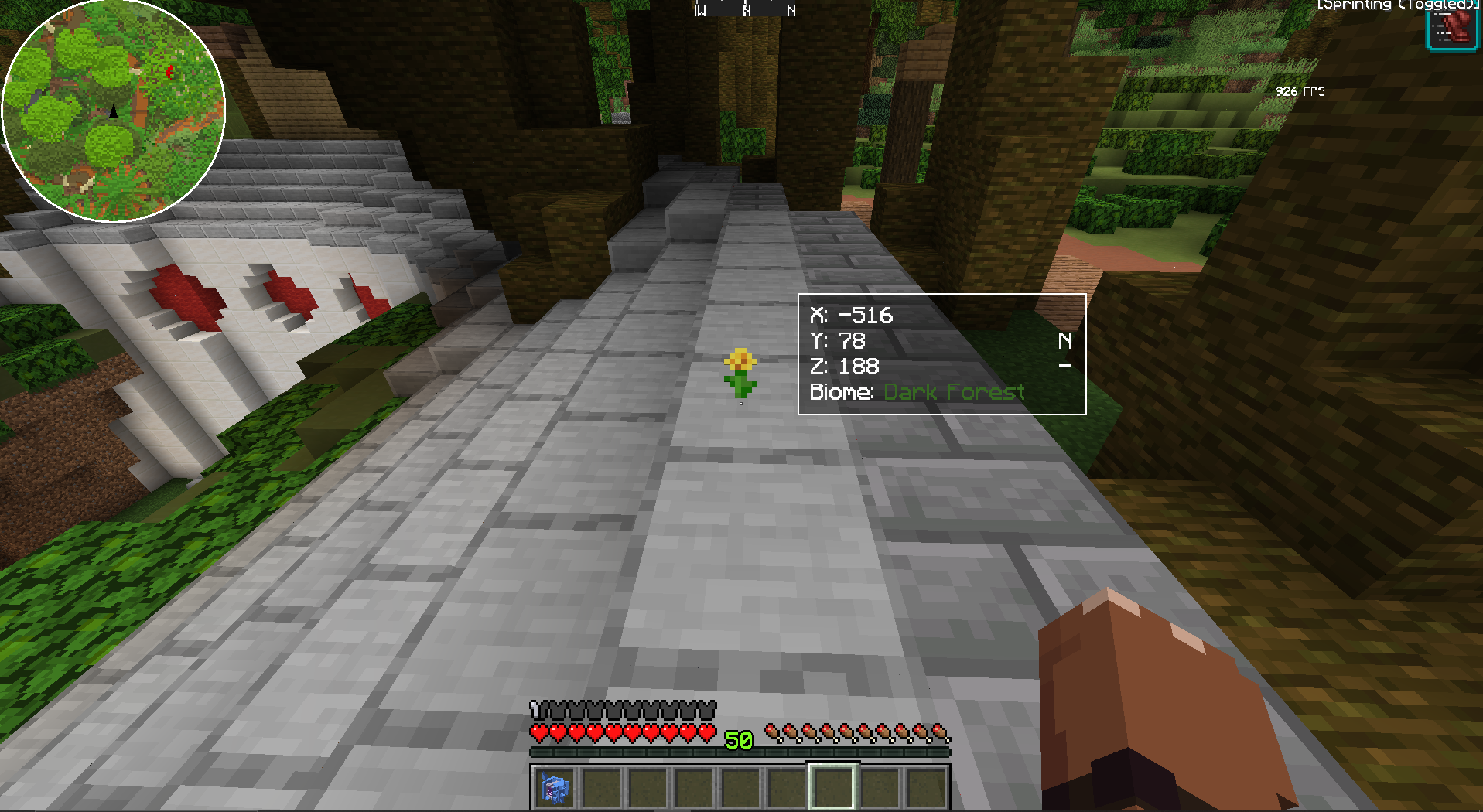Click the coordinates and biome info panel
1483x812 pixels.
click(x=941, y=354)
